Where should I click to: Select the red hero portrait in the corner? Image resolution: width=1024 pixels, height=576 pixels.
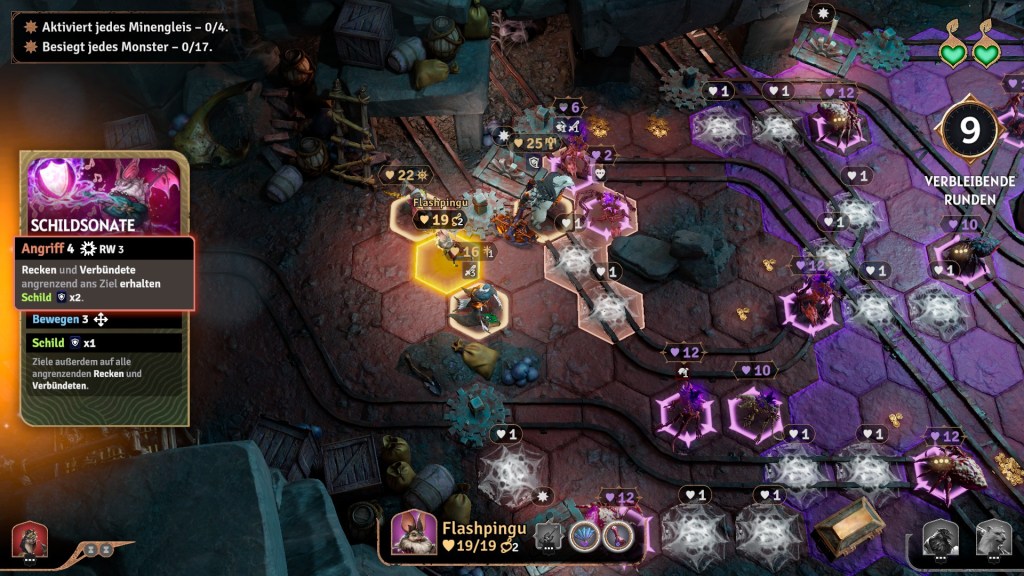[x=29, y=541]
